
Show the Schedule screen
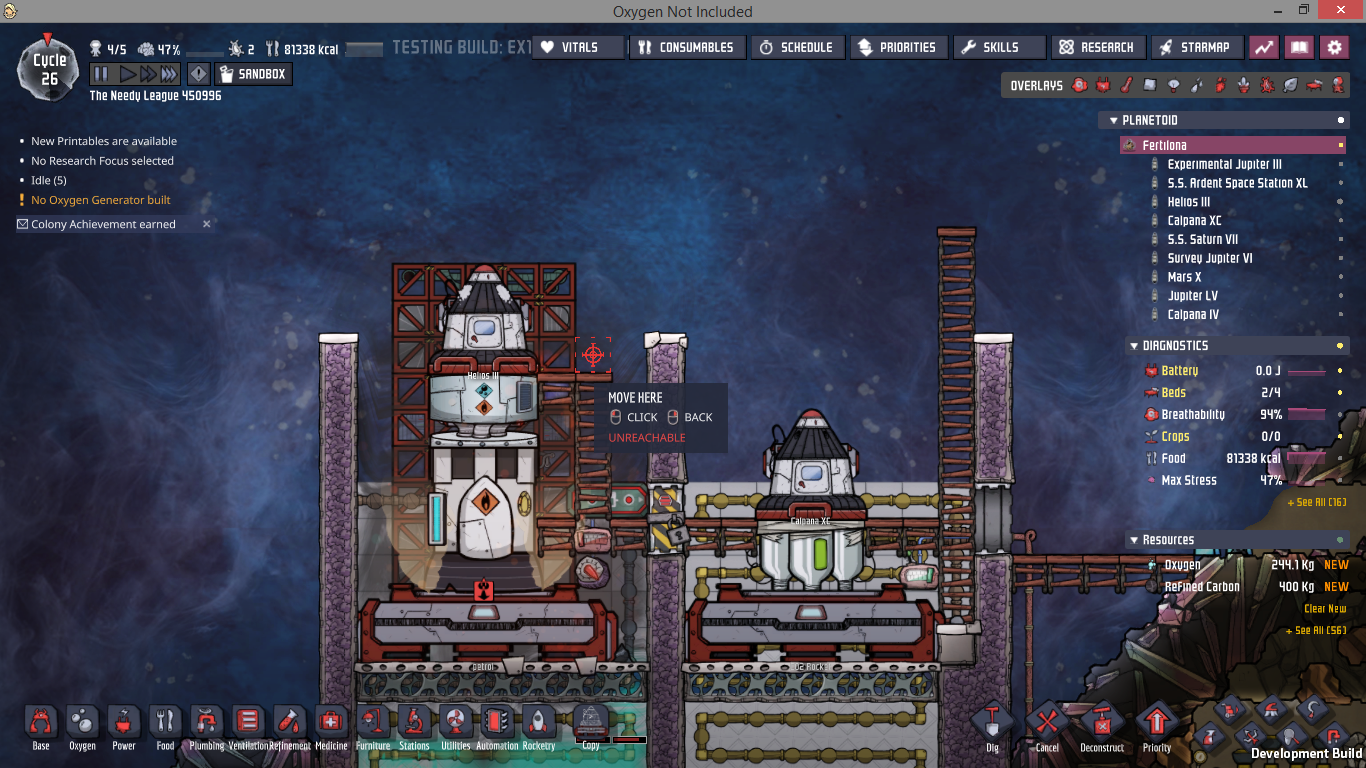tap(797, 47)
